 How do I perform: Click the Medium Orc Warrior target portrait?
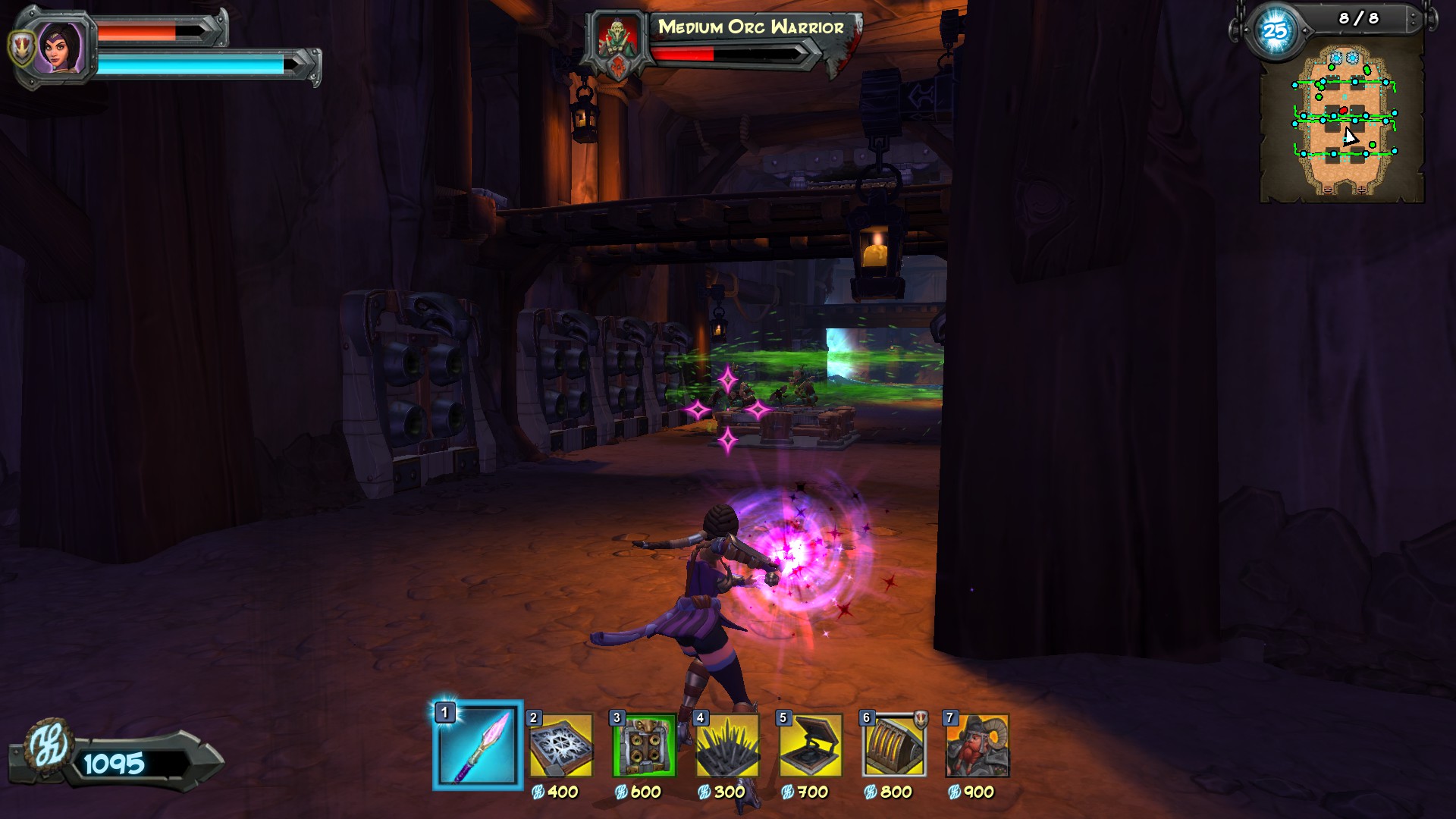(618, 45)
